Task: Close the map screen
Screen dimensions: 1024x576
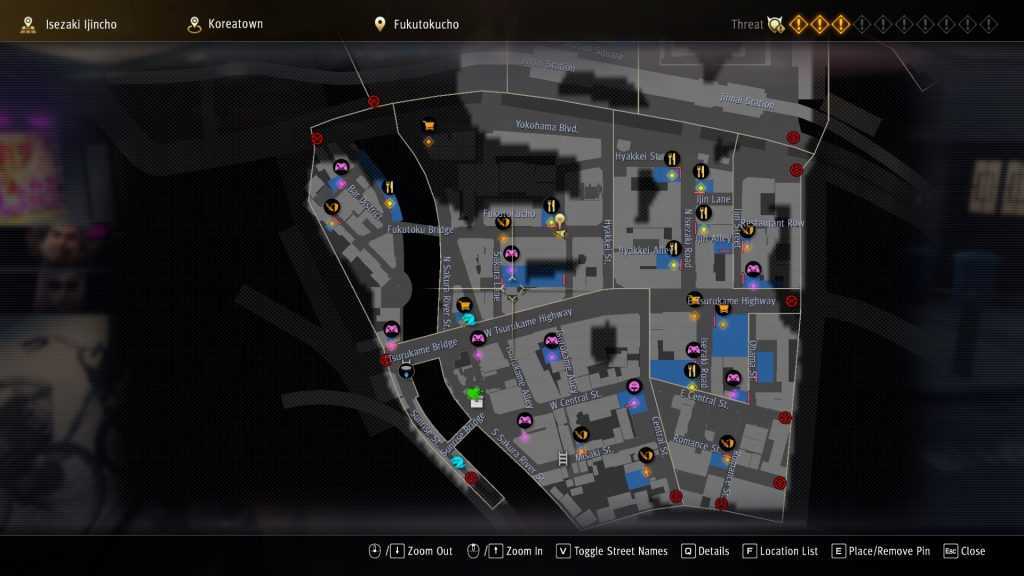Action: [x=965, y=551]
